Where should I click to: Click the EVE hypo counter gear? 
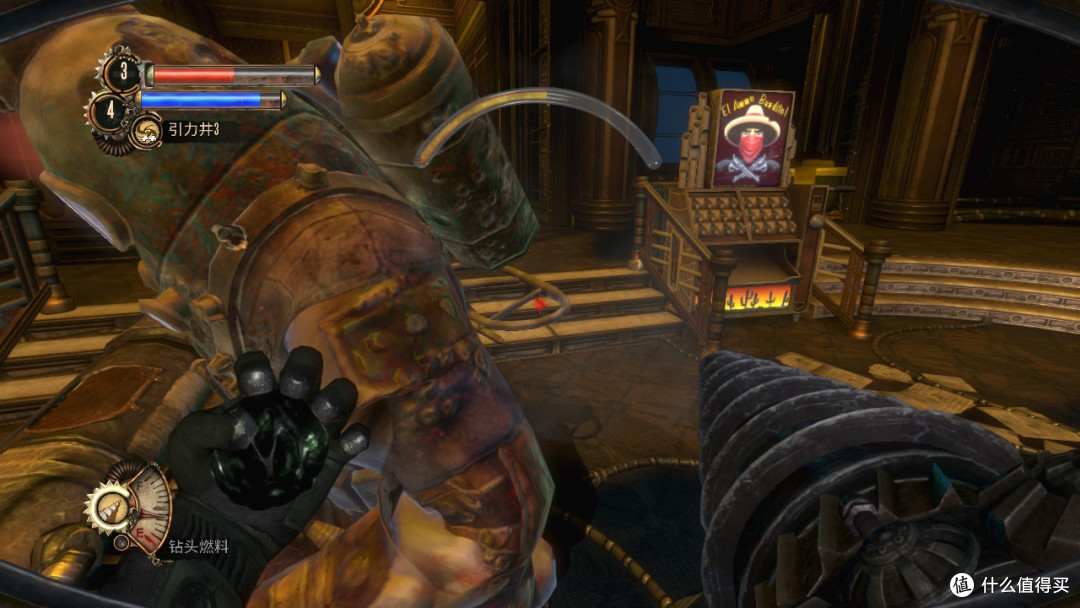(111, 108)
